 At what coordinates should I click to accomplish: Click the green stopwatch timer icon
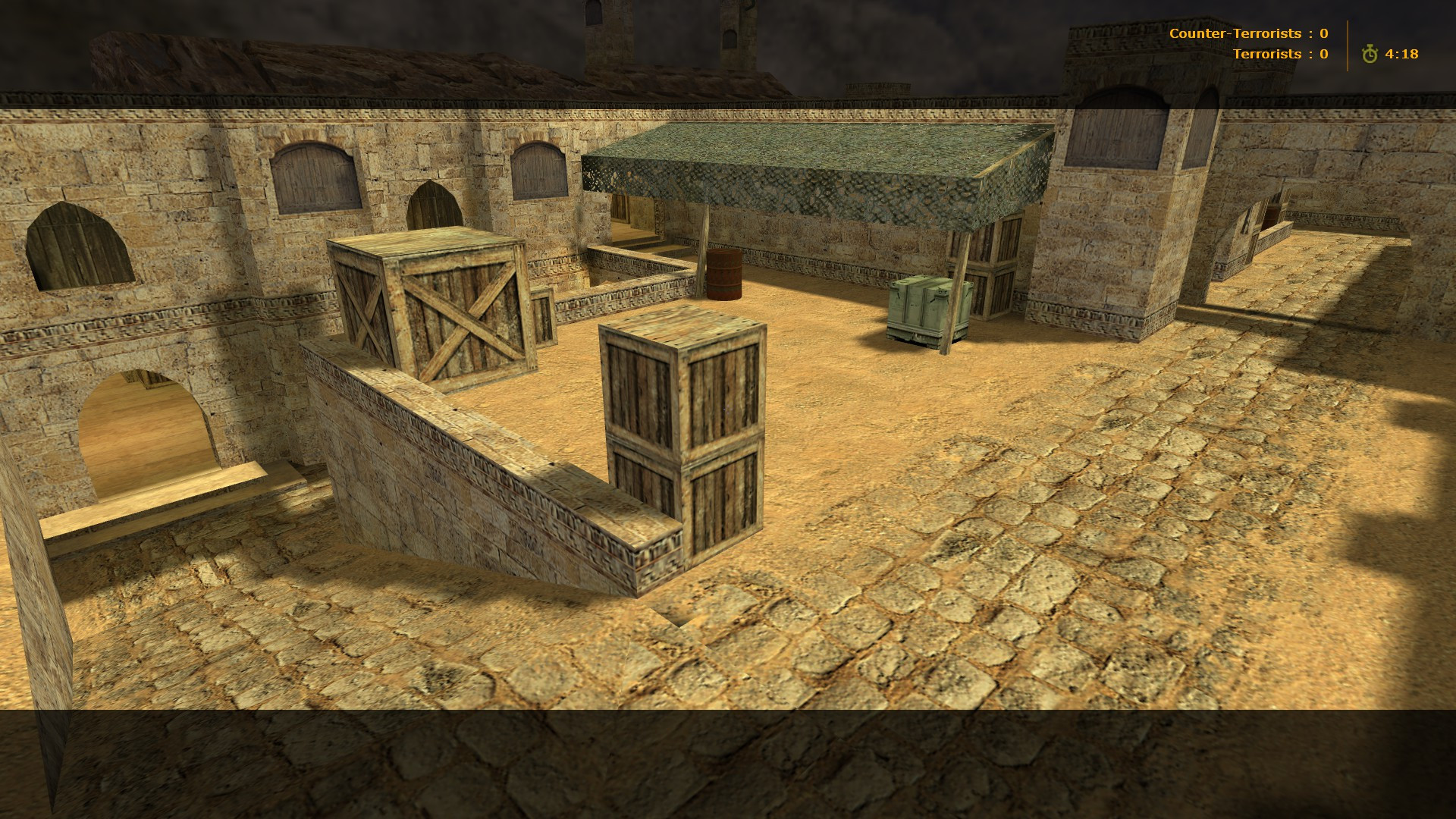click(x=1370, y=53)
